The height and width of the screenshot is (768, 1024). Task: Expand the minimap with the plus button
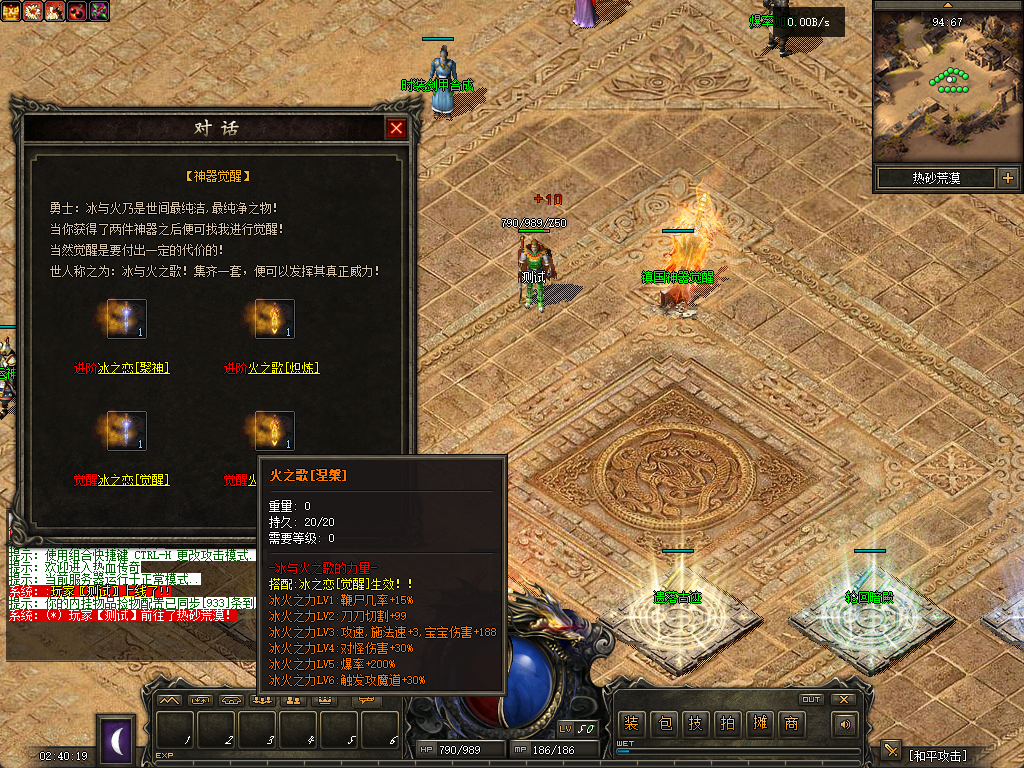pos(1007,179)
